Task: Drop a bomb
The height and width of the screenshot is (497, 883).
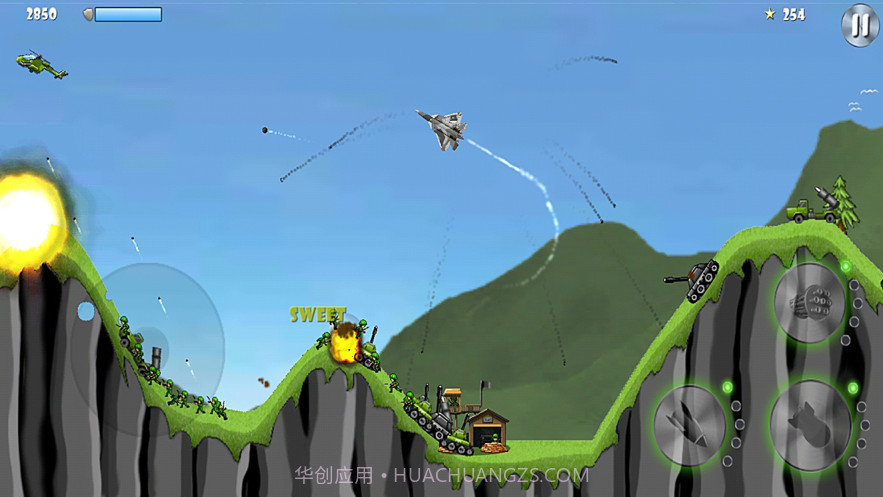Action: (x=811, y=422)
